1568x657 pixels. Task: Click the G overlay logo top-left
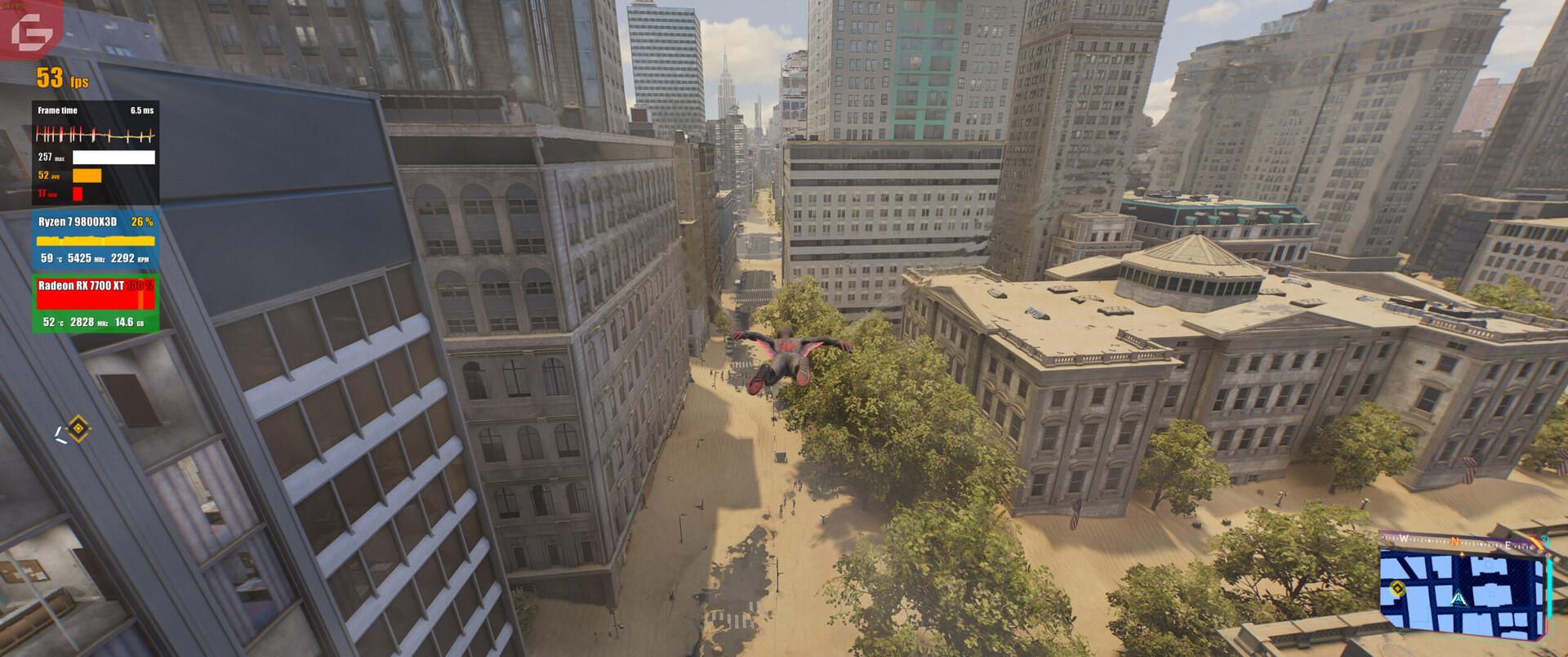(x=33, y=31)
